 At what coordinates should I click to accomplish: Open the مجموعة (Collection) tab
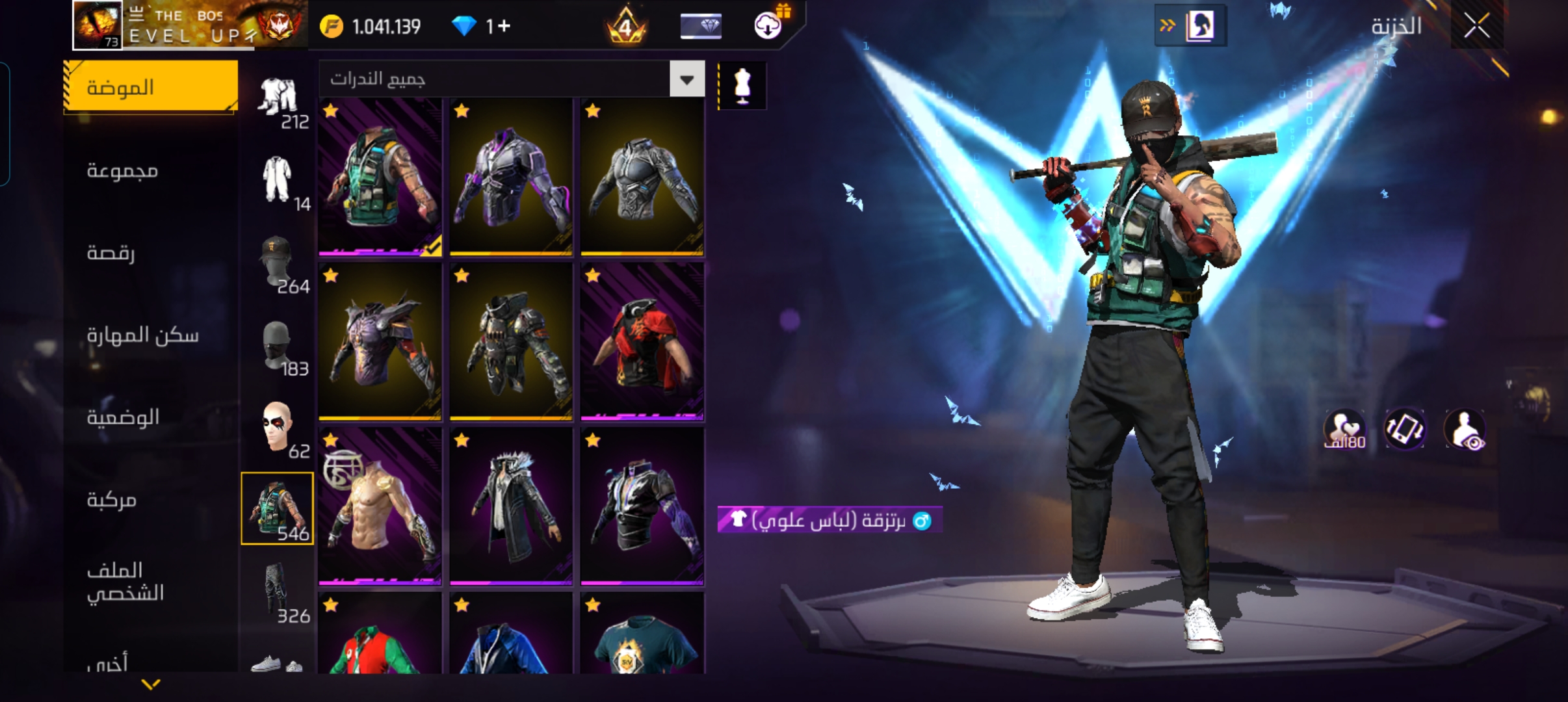click(x=123, y=170)
